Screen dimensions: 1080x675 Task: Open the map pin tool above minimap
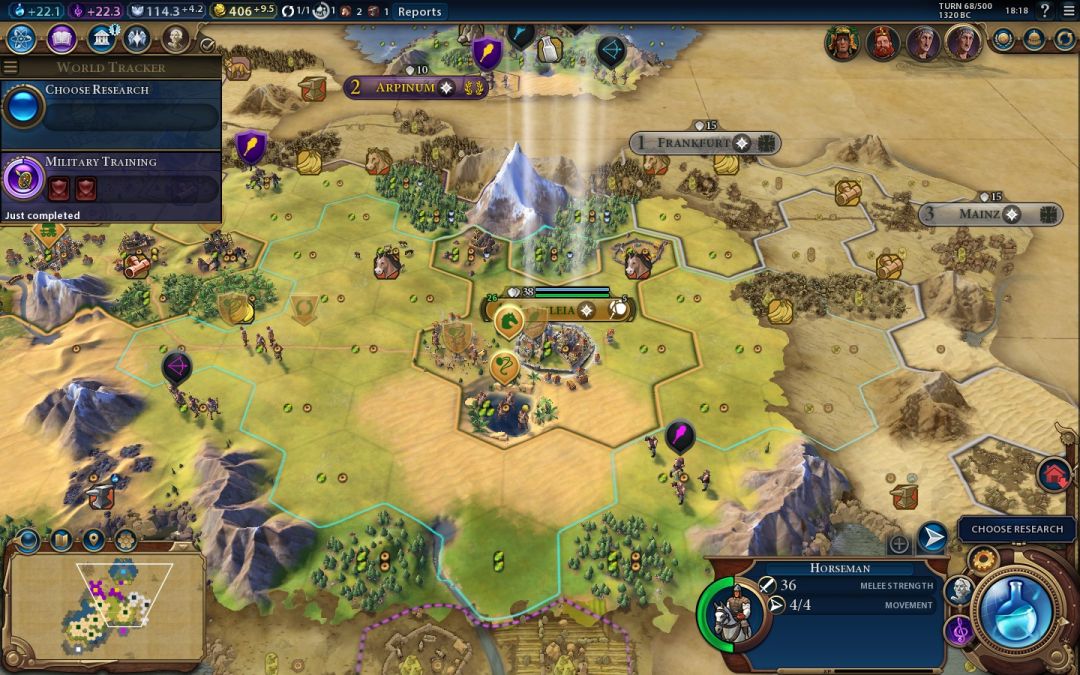[93, 541]
